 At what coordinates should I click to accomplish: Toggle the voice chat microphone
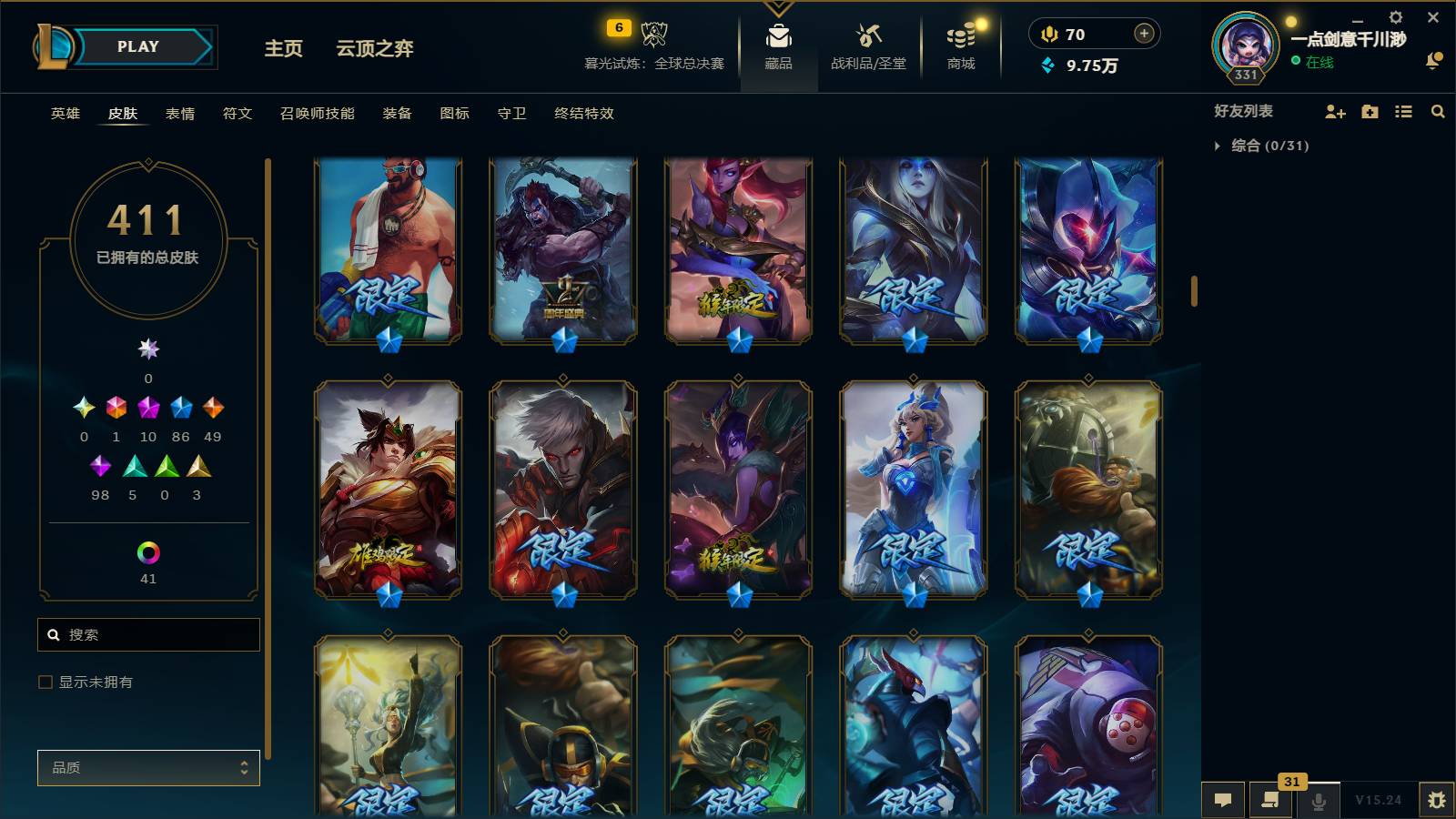[1318, 800]
